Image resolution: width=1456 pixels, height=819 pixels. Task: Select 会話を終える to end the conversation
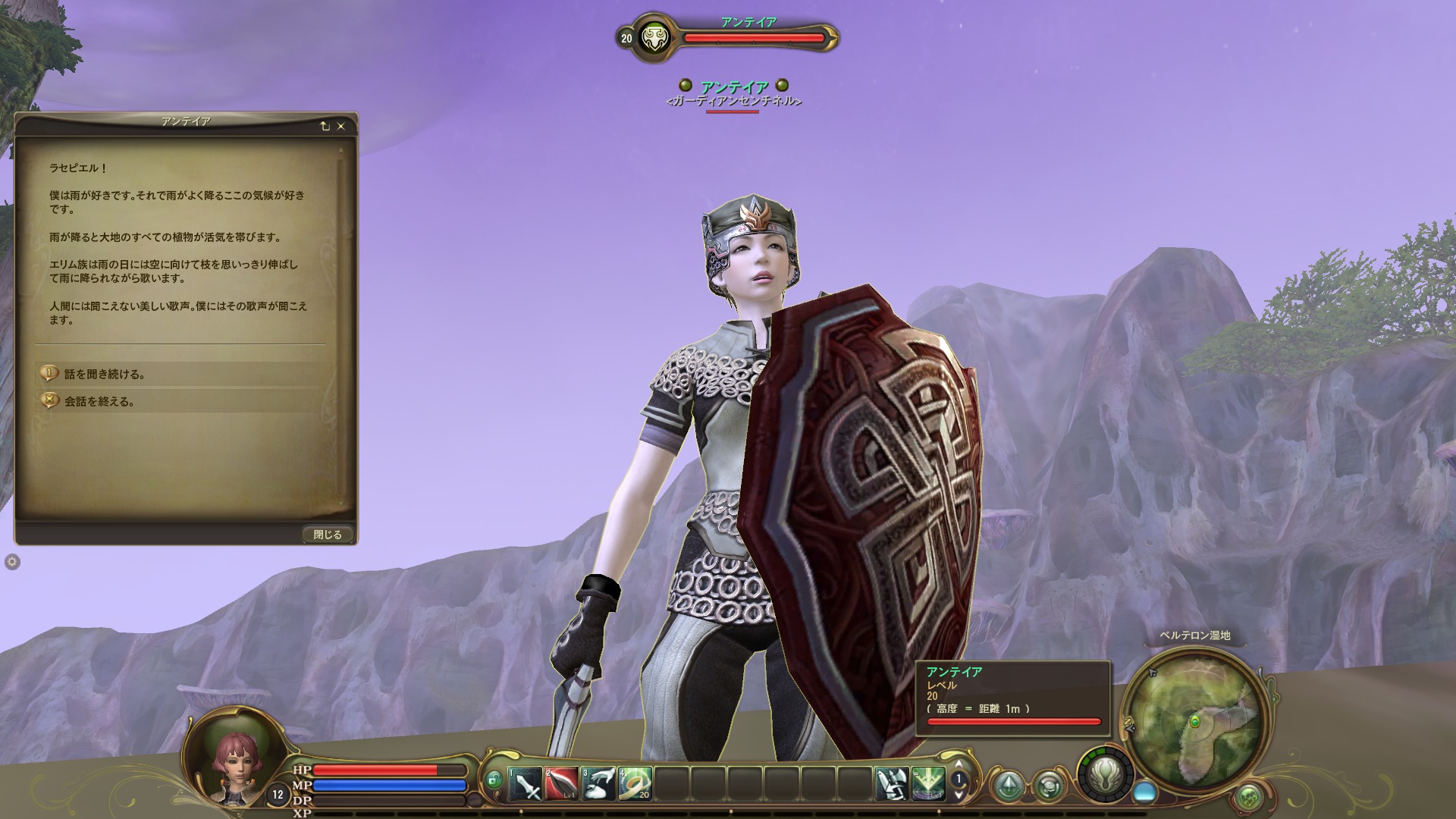(x=99, y=401)
